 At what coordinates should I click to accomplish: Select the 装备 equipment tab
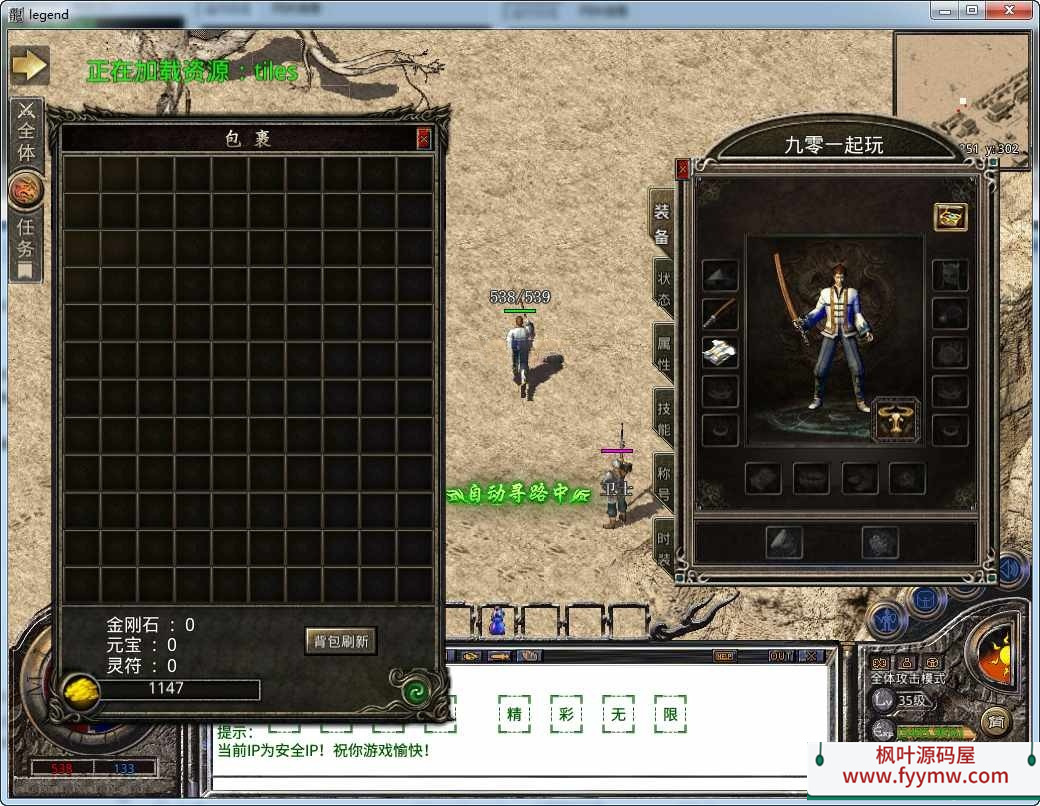[662, 224]
